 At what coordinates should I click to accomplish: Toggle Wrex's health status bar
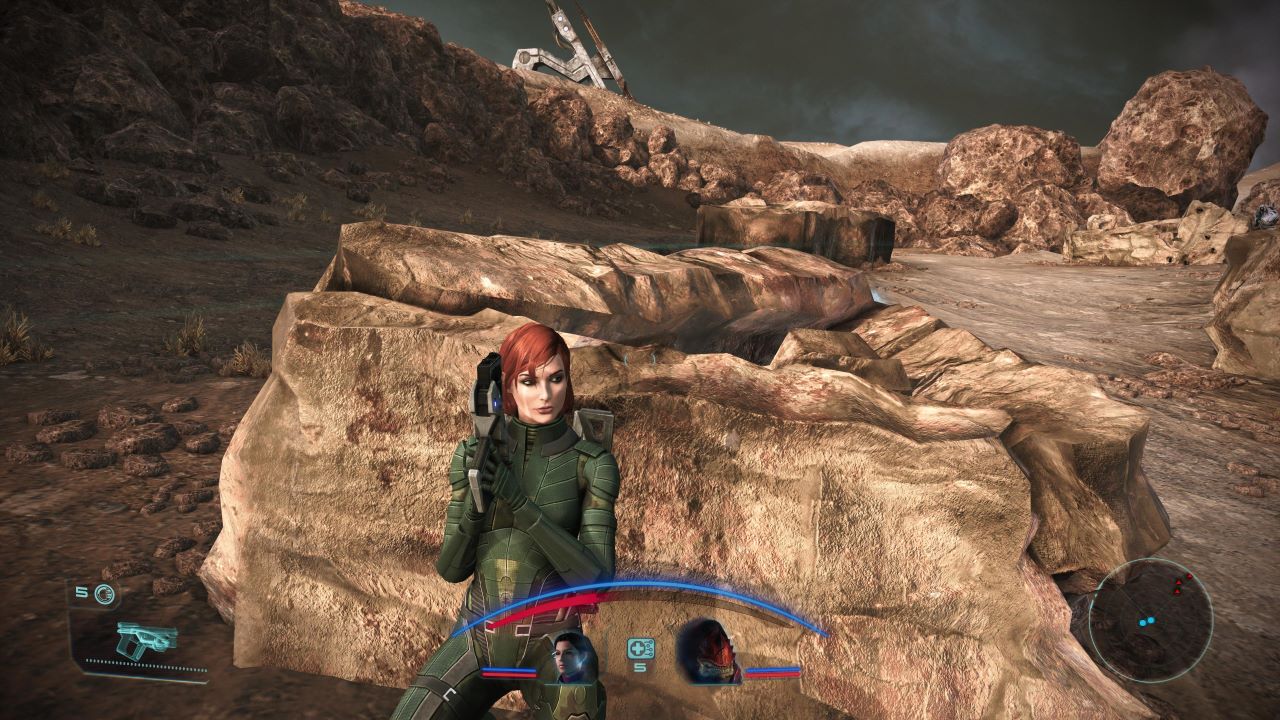pos(773,674)
